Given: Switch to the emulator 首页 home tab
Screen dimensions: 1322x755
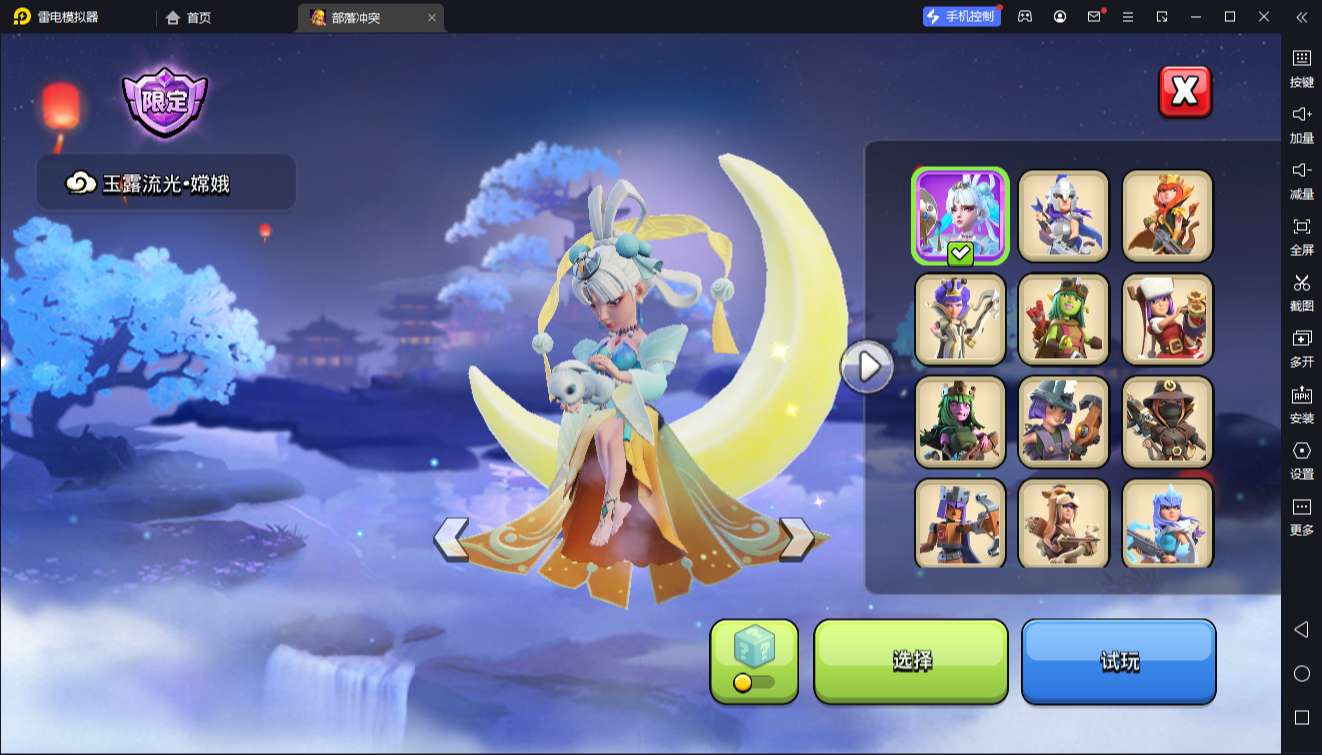Looking at the screenshot, I should tap(189, 17).
